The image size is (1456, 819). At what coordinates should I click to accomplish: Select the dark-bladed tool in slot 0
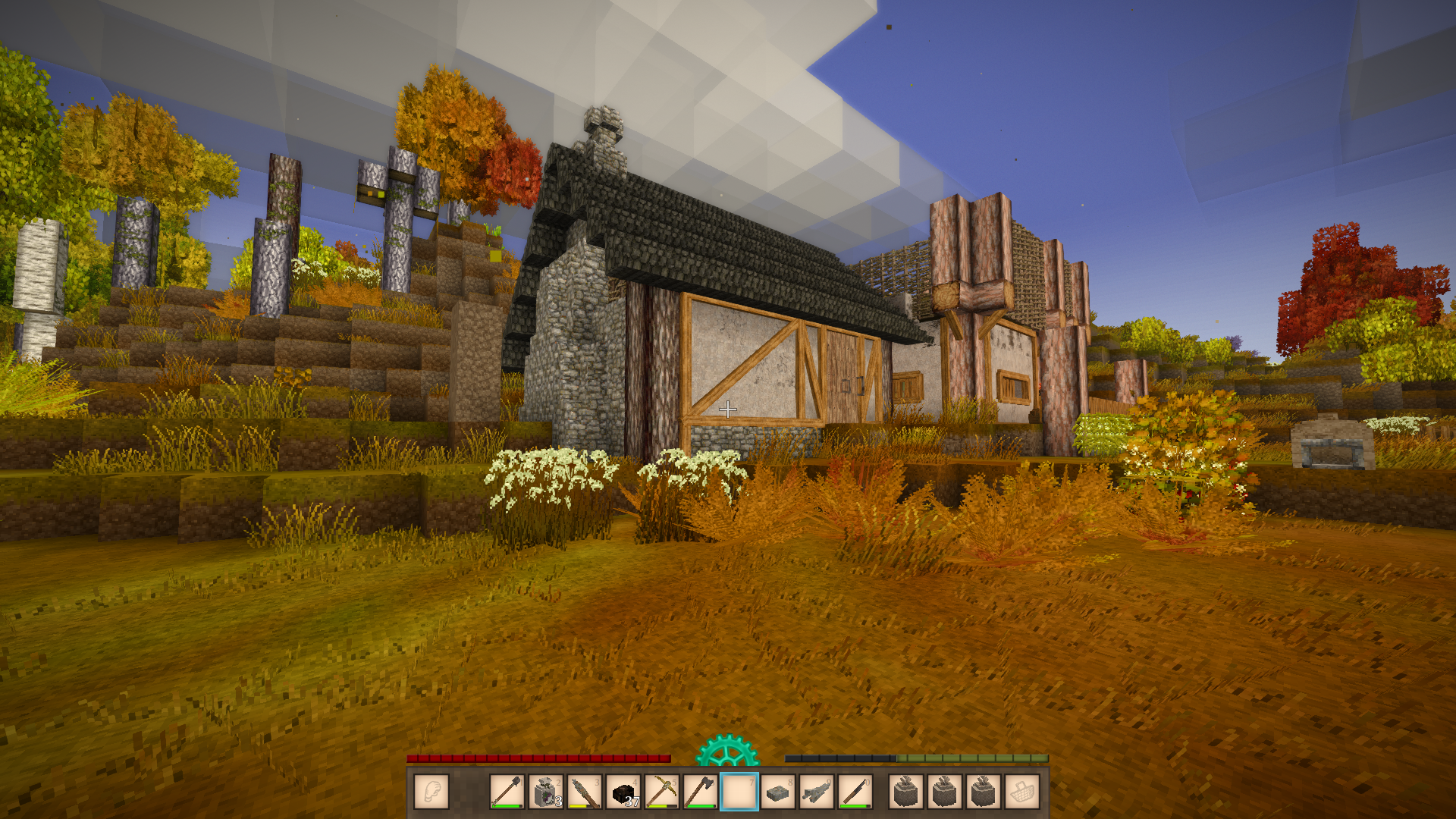pos(855,792)
